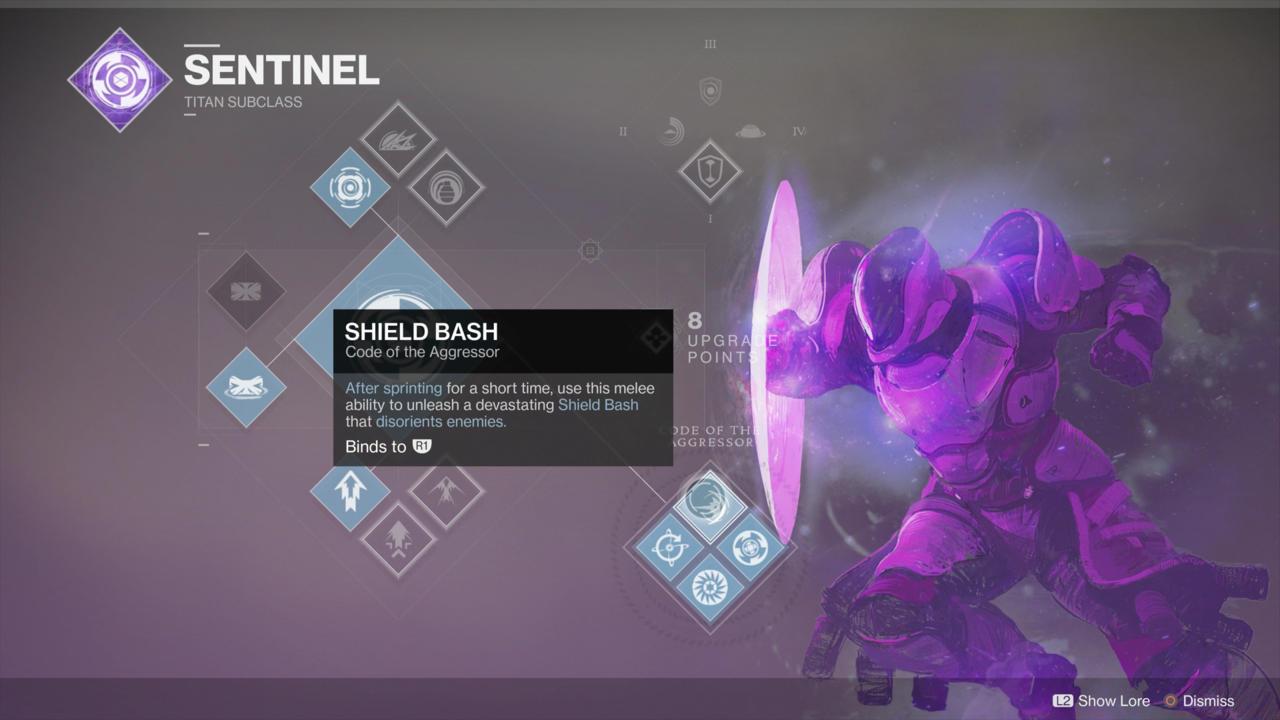Choose the winged glide jump node
1280x720 pixels.
click(446, 490)
